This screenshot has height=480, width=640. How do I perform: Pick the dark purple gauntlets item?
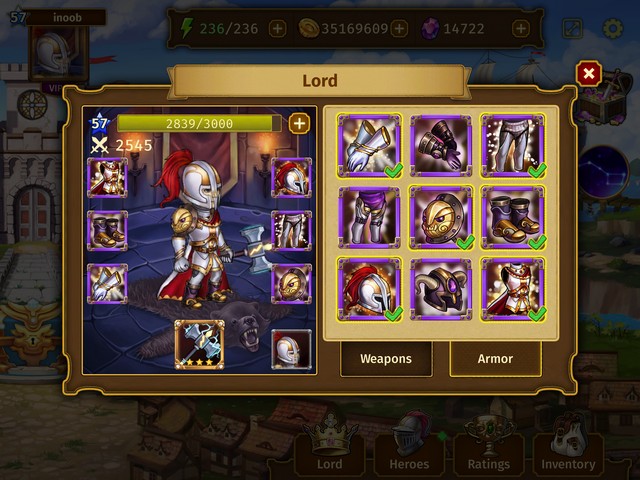(441, 145)
